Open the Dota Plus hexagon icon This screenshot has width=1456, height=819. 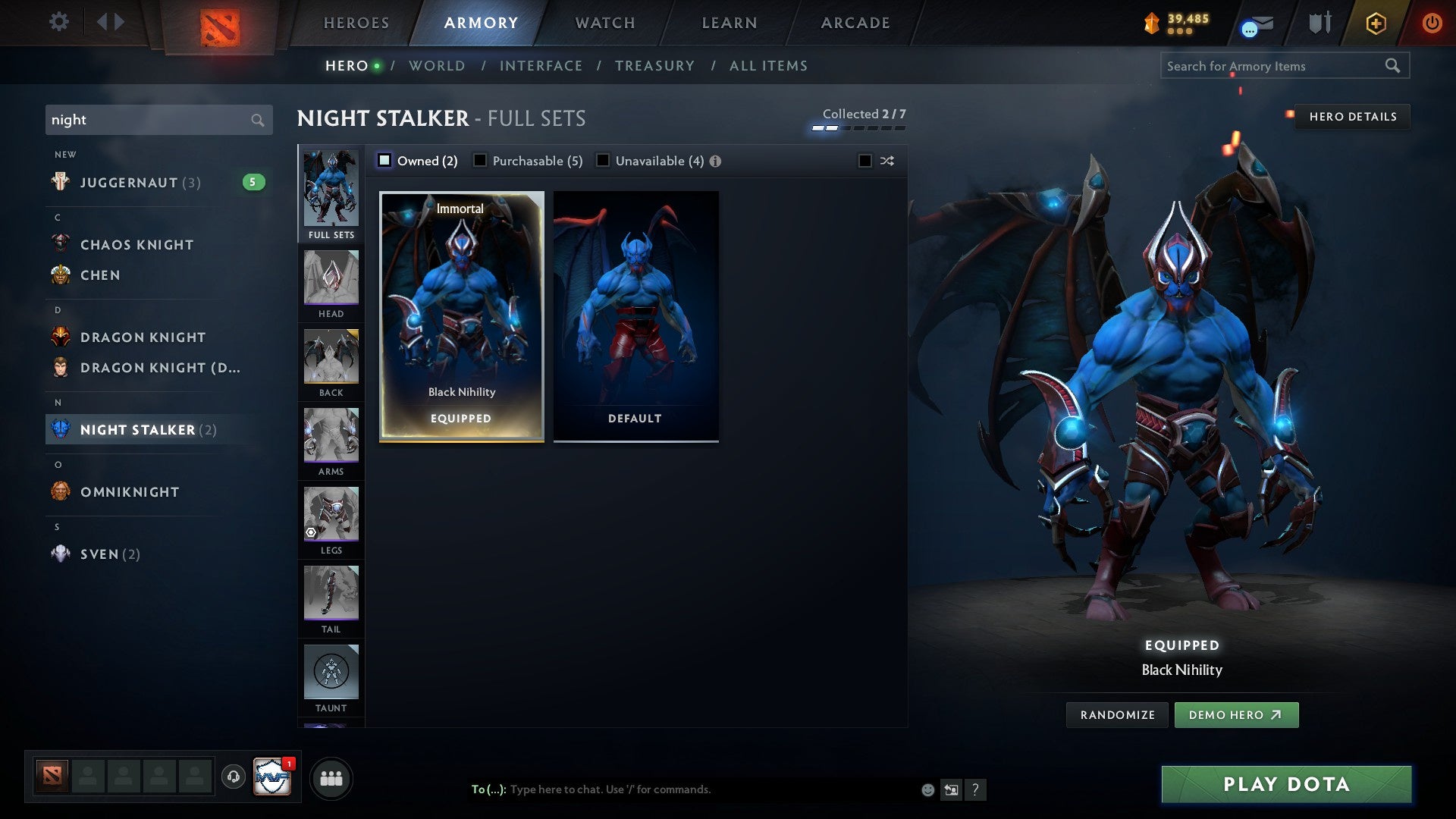1375,23
